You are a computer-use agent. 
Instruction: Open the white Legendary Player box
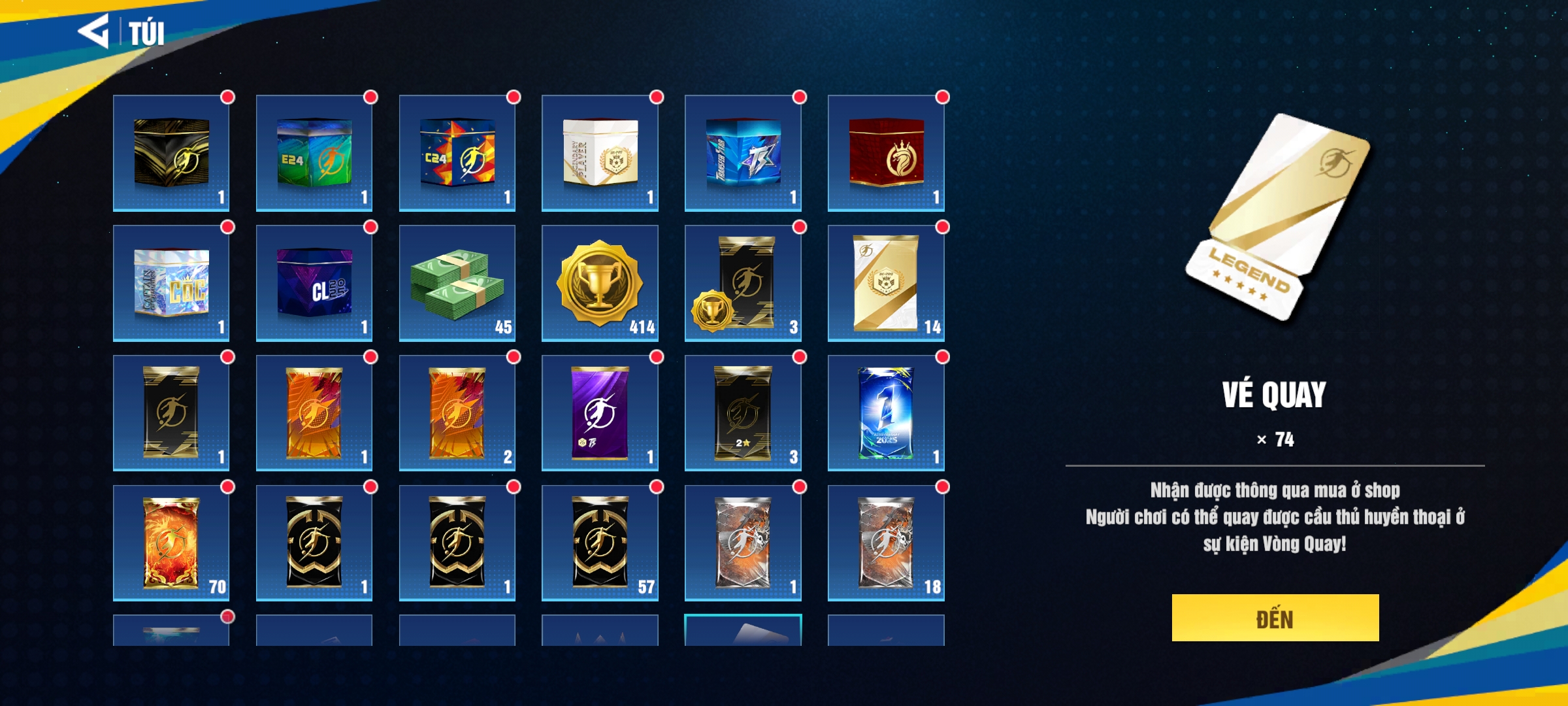pos(600,153)
